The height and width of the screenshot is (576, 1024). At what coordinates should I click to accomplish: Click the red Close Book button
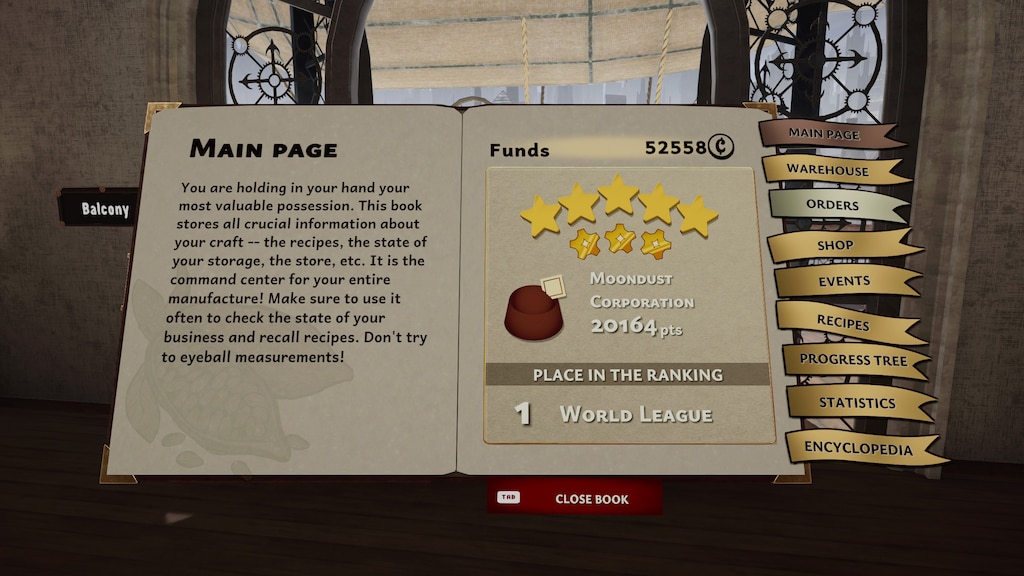575,498
